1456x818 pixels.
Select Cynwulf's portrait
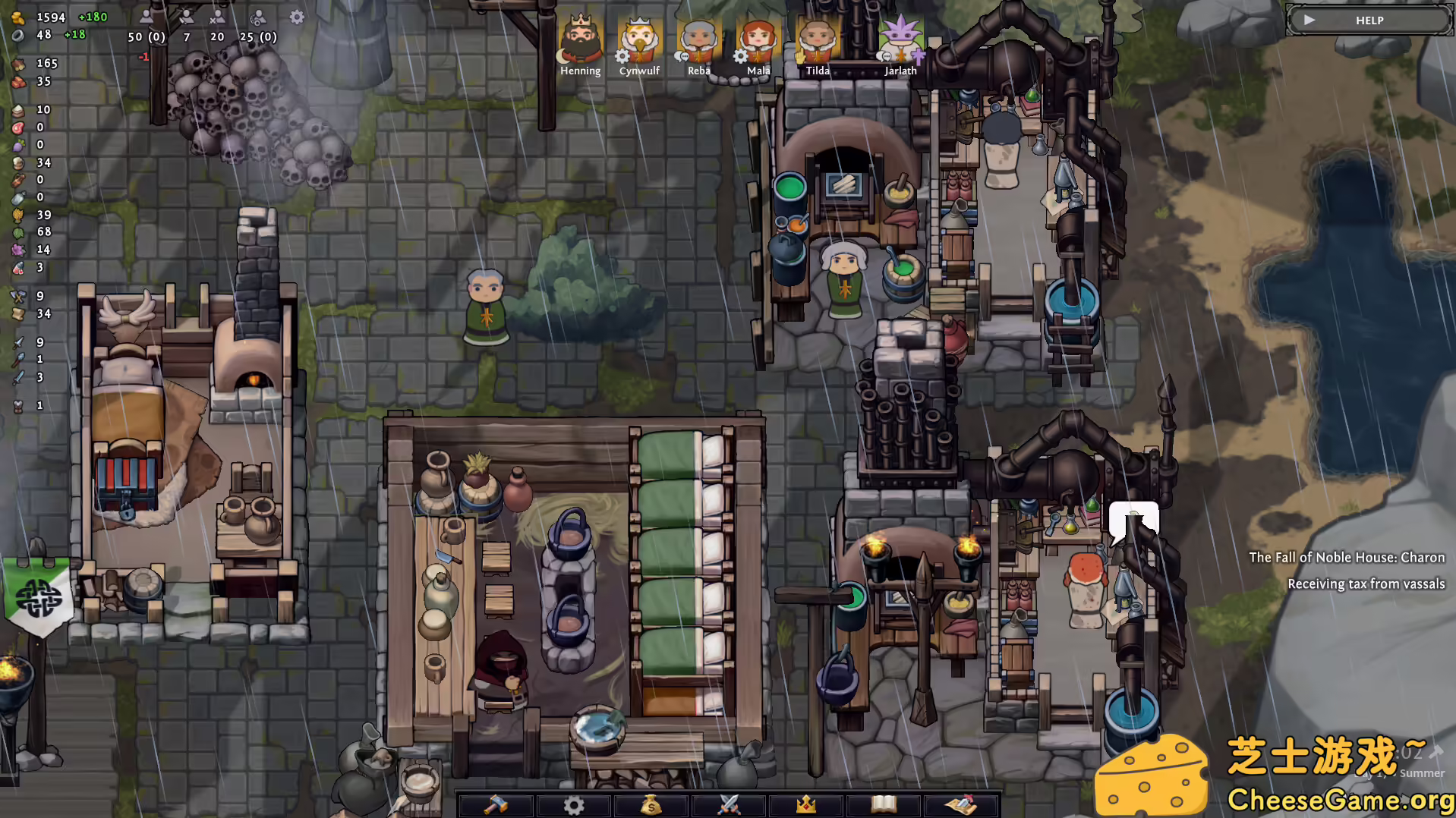639,39
